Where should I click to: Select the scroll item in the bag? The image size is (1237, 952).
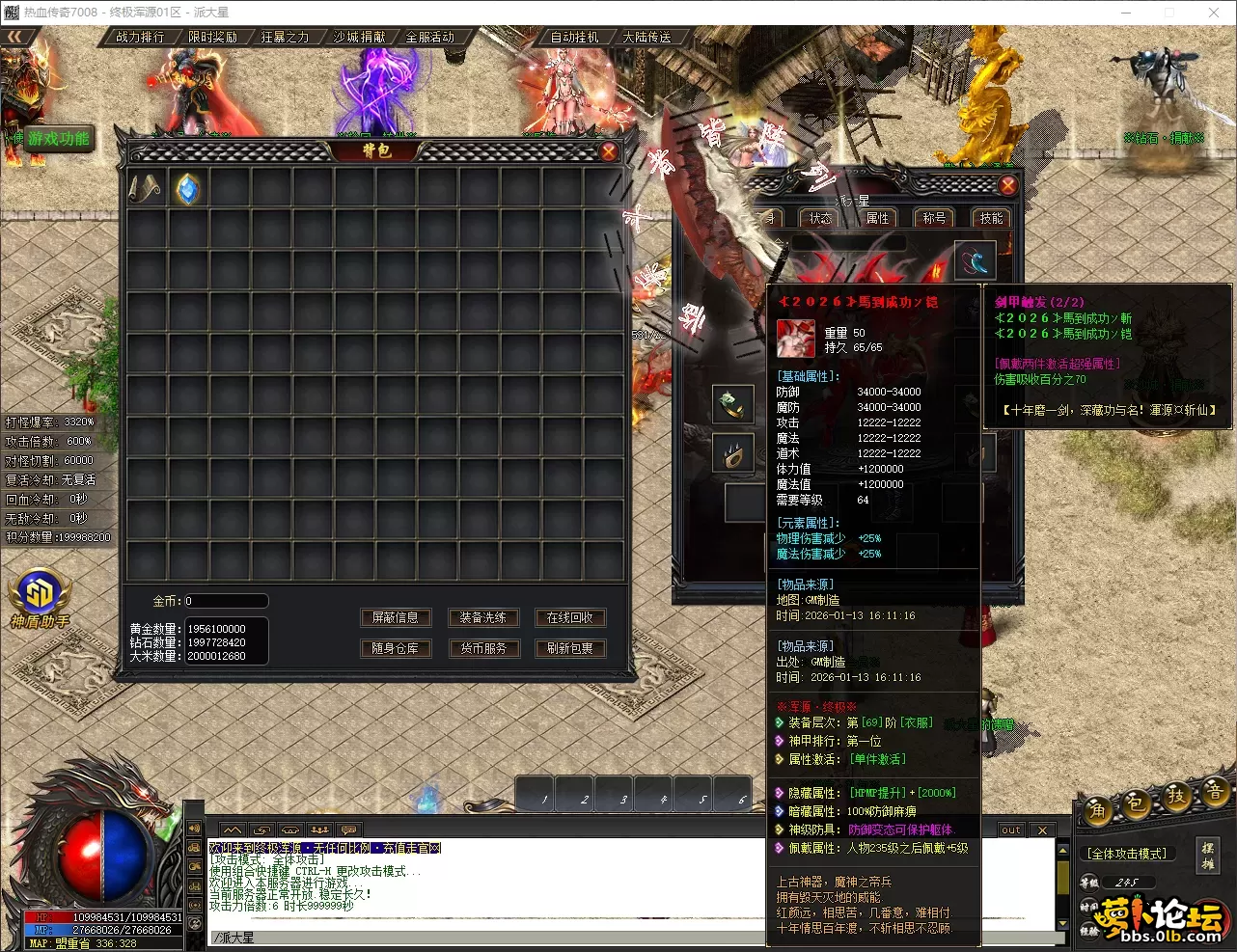coord(146,189)
